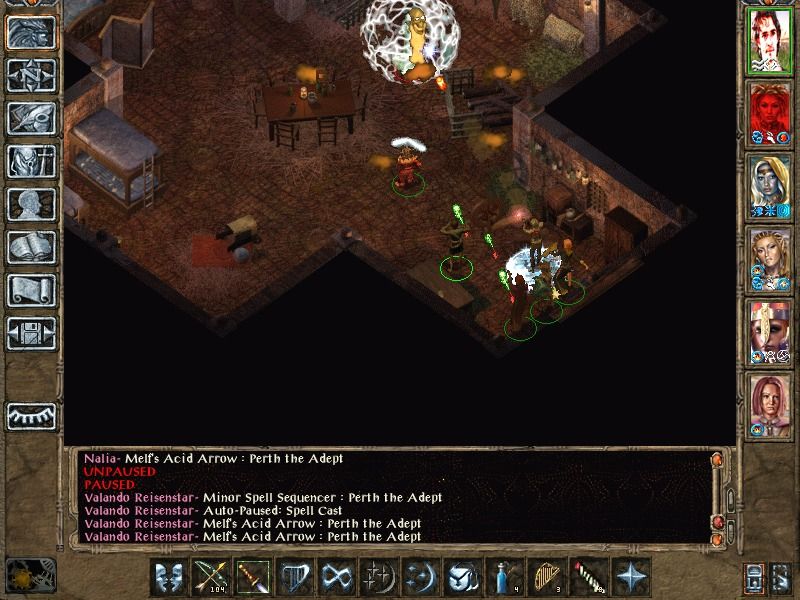Click the rest eye button
Viewport: 800px width, 600px height.
[31, 413]
